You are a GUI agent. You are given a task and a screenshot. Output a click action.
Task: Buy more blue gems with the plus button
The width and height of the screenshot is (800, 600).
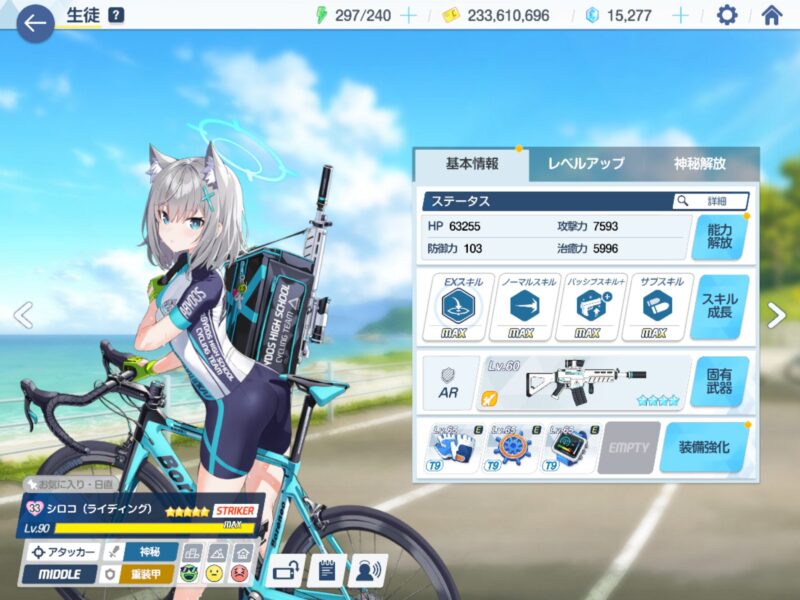[x=680, y=15]
